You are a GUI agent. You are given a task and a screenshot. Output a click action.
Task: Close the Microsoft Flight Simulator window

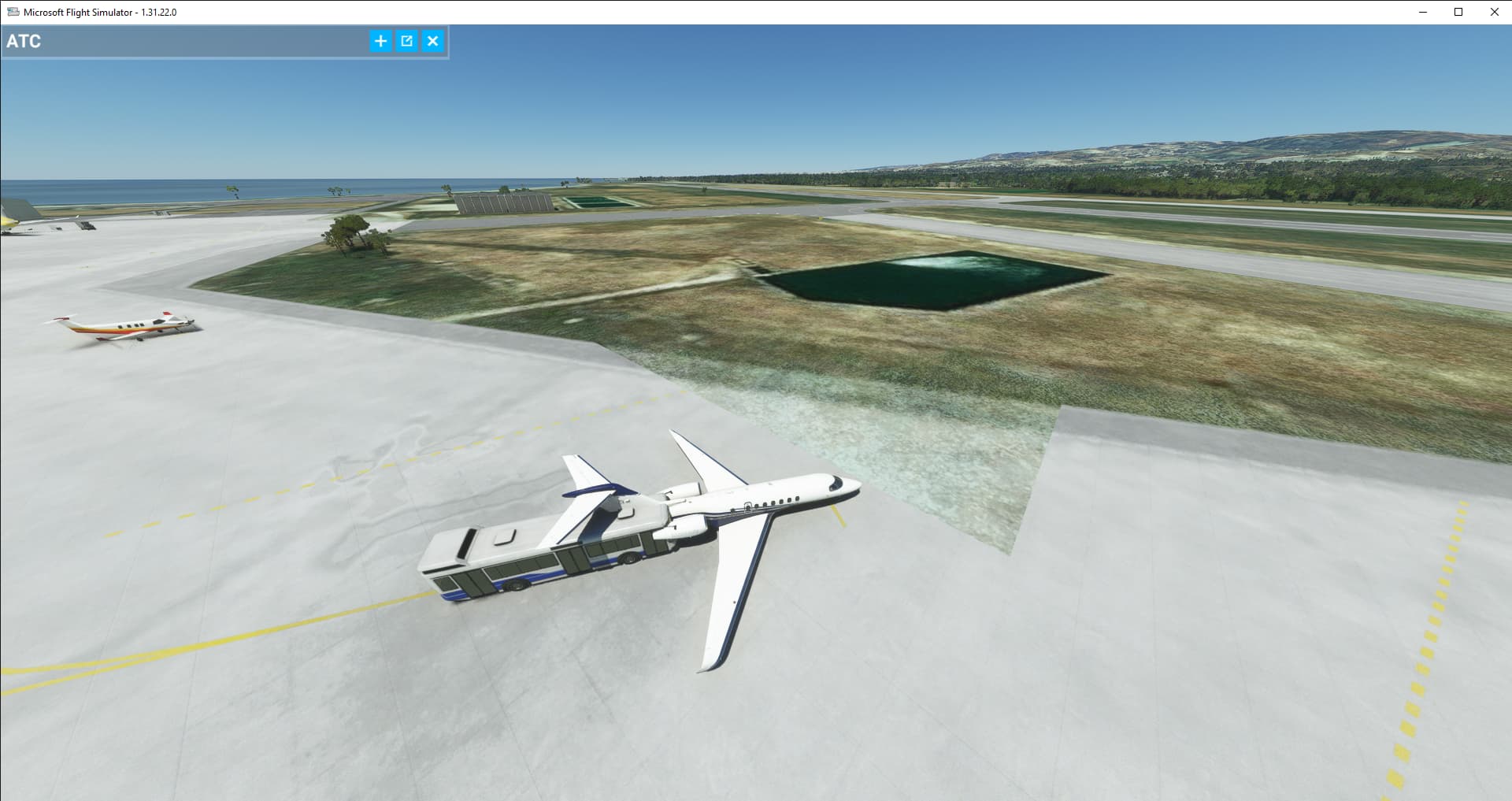point(1494,12)
